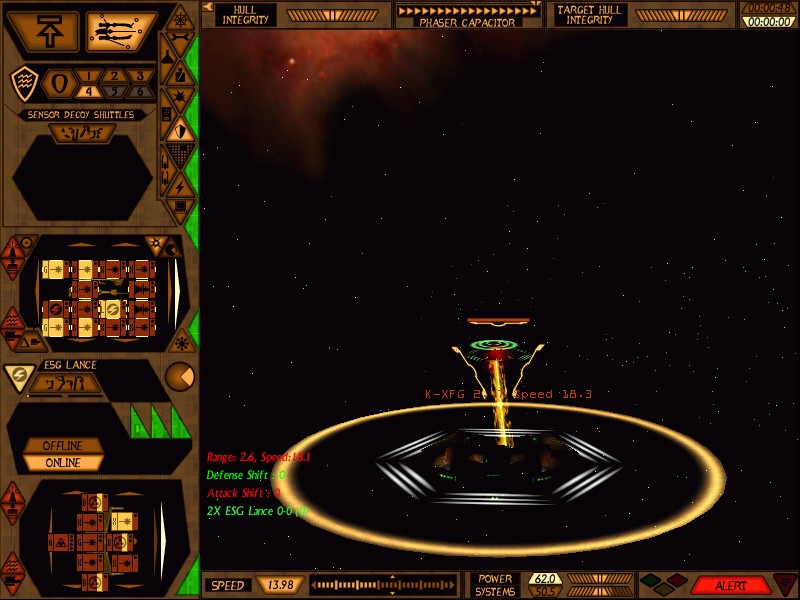Select shield reinforcement level 3
The image size is (800, 600).
pyautogui.click(x=138, y=76)
